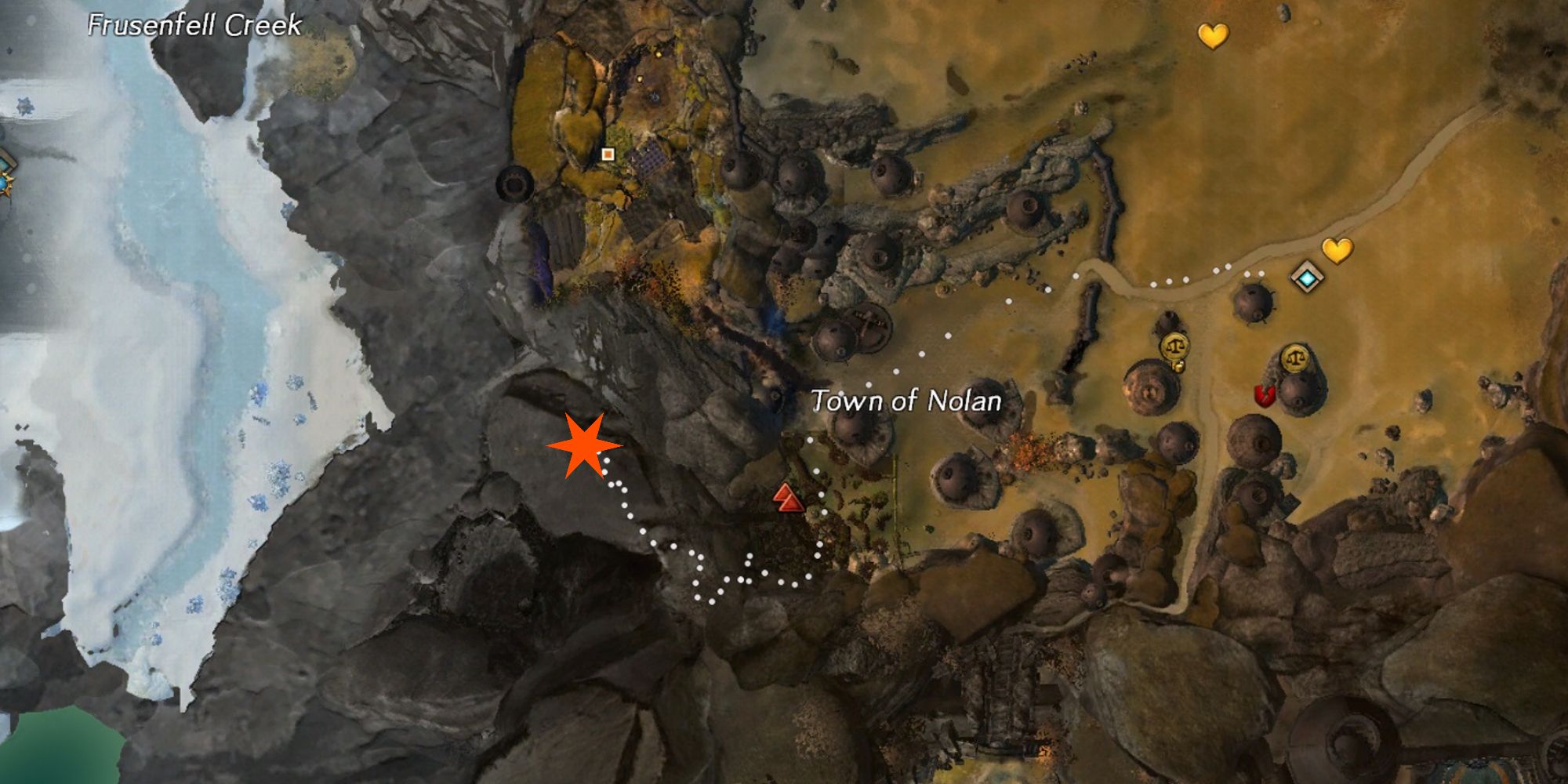Image resolution: width=1568 pixels, height=784 pixels.
Task: Click the orange square story step icon
Action: point(608,154)
